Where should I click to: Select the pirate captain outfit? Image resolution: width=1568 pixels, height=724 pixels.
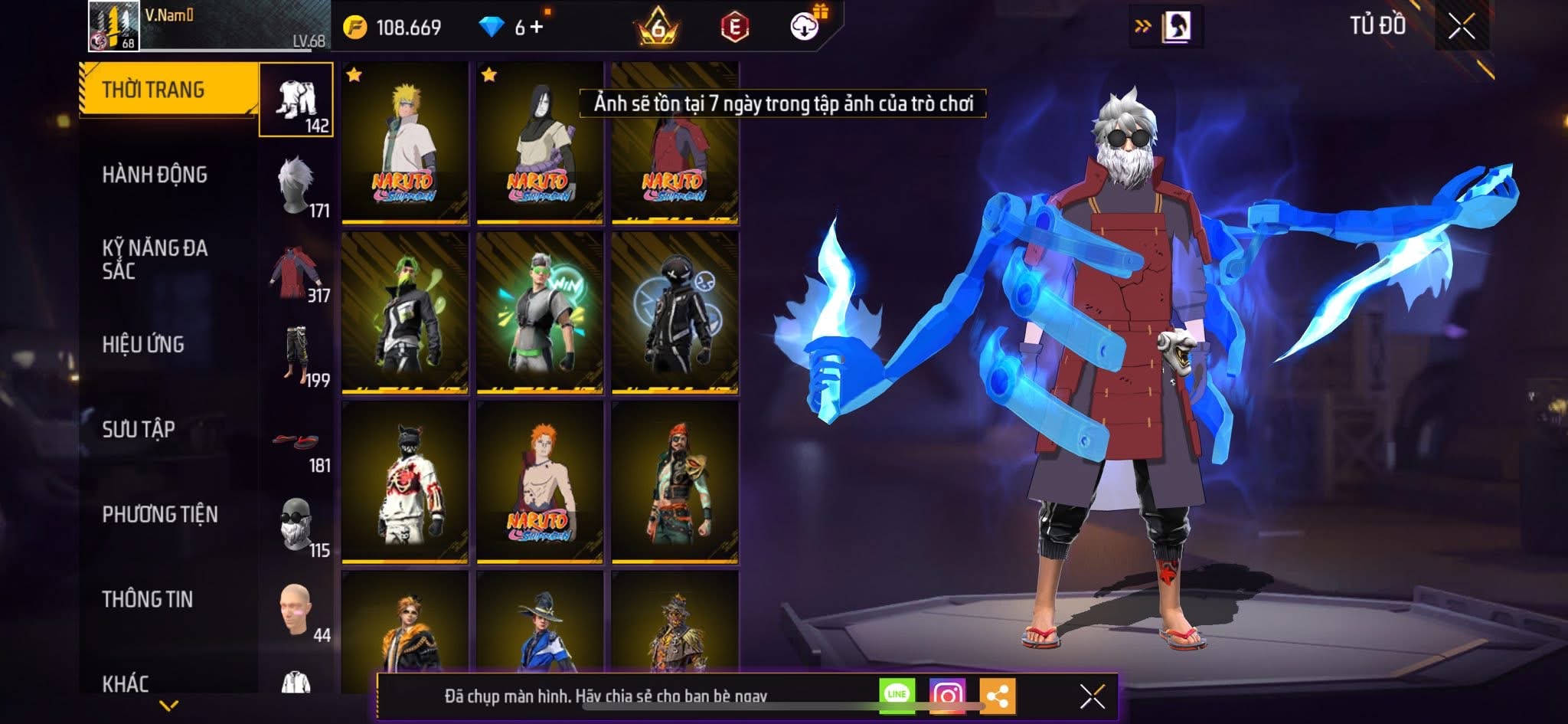[x=675, y=483]
